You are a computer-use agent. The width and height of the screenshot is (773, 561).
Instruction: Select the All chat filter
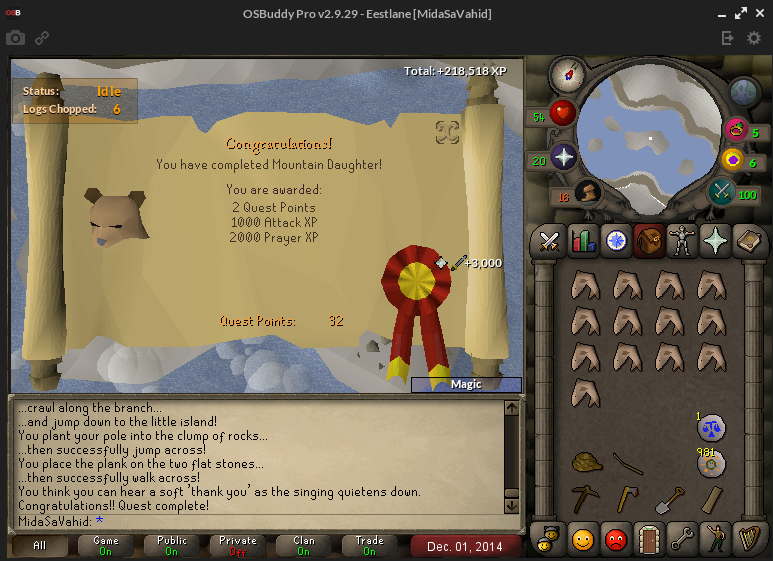[x=40, y=546]
